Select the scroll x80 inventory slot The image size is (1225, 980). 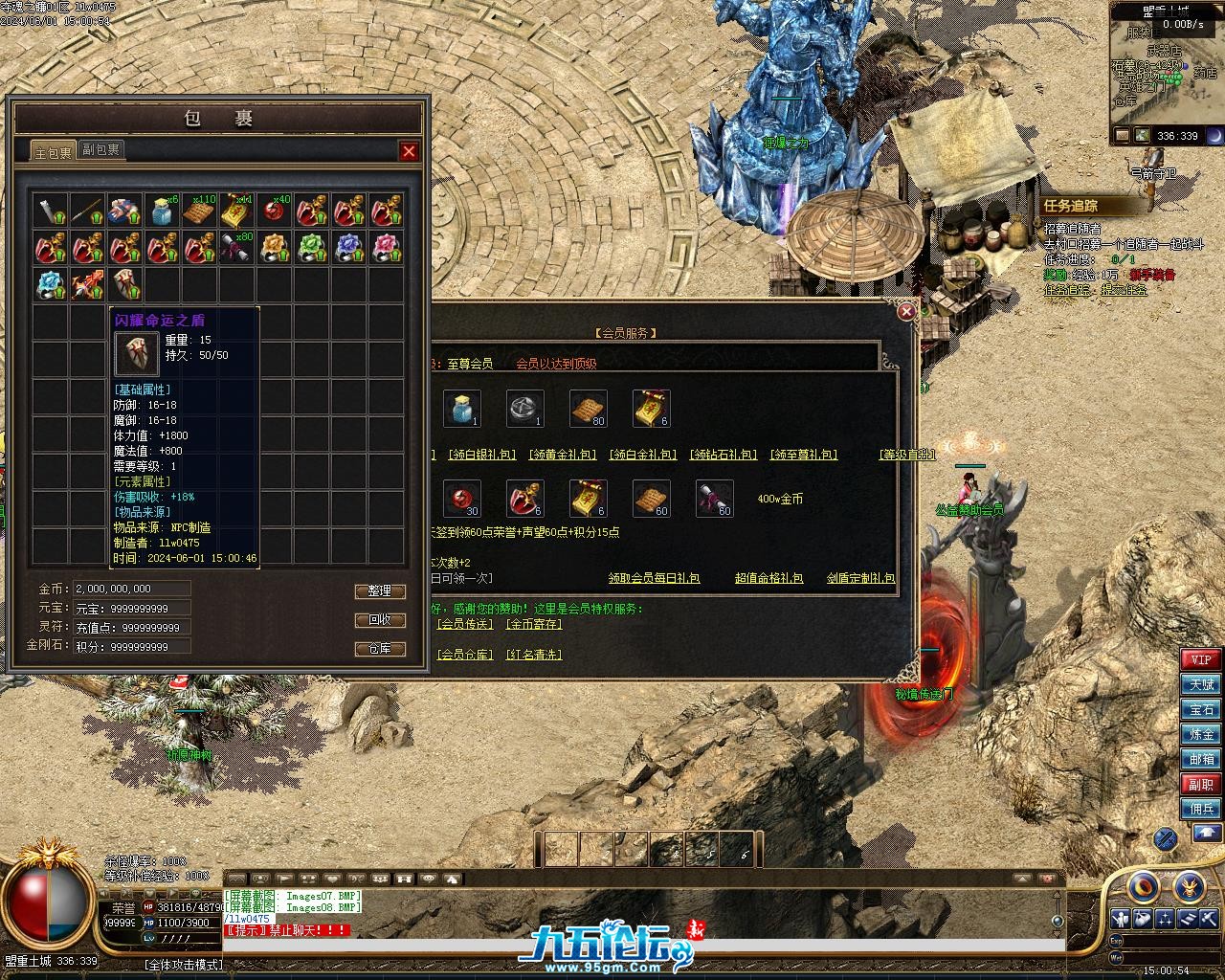[x=237, y=248]
